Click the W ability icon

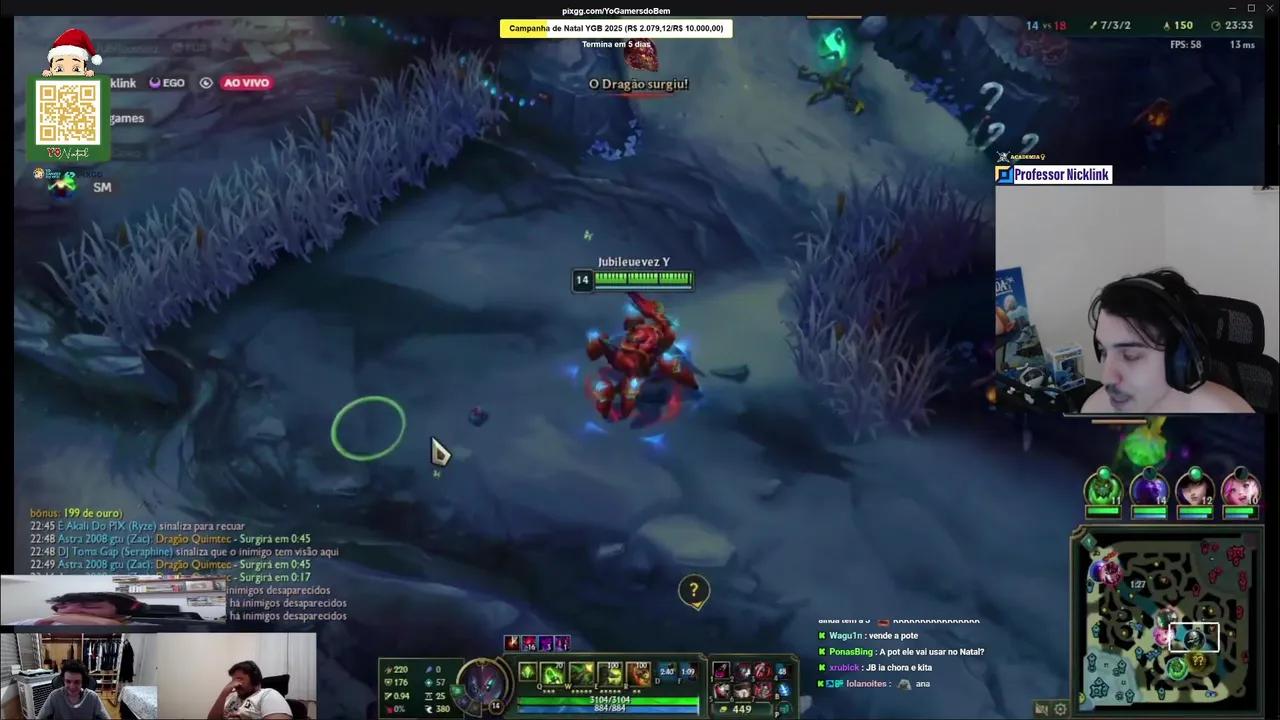[x=581, y=671]
